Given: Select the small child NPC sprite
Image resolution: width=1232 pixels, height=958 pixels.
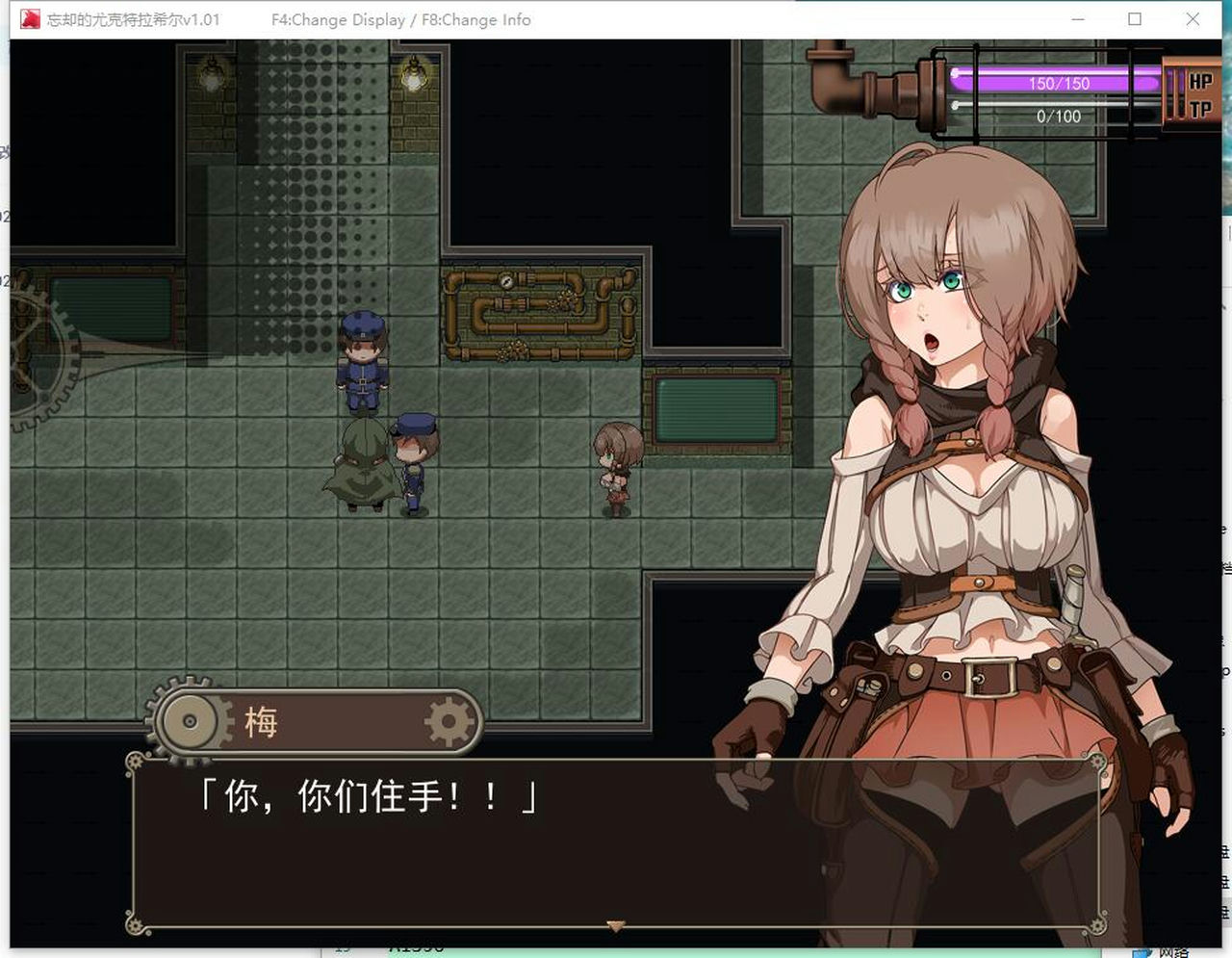Looking at the screenshot, I should 616,462.
